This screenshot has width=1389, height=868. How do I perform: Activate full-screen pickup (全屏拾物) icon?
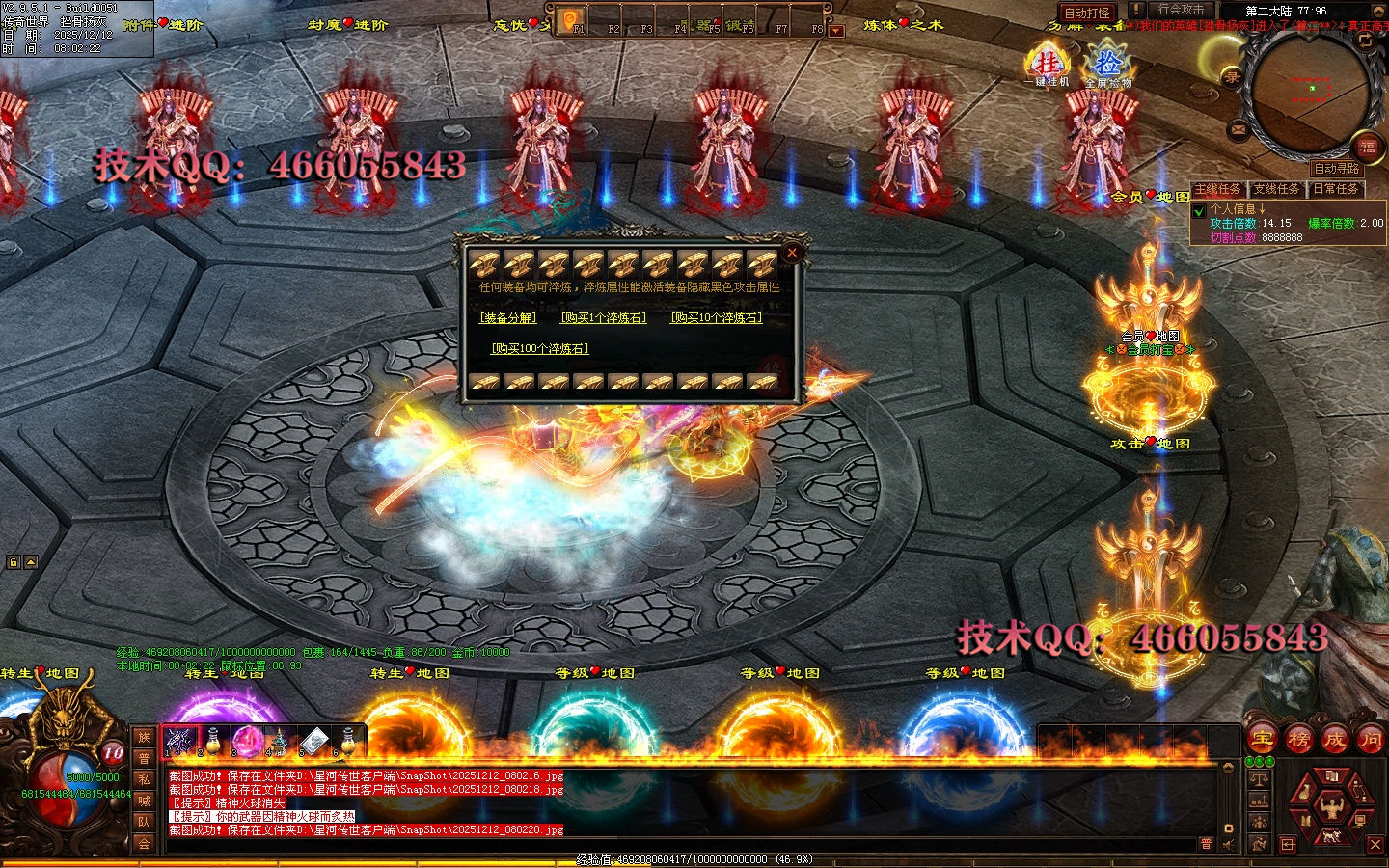click(1108, 66)
